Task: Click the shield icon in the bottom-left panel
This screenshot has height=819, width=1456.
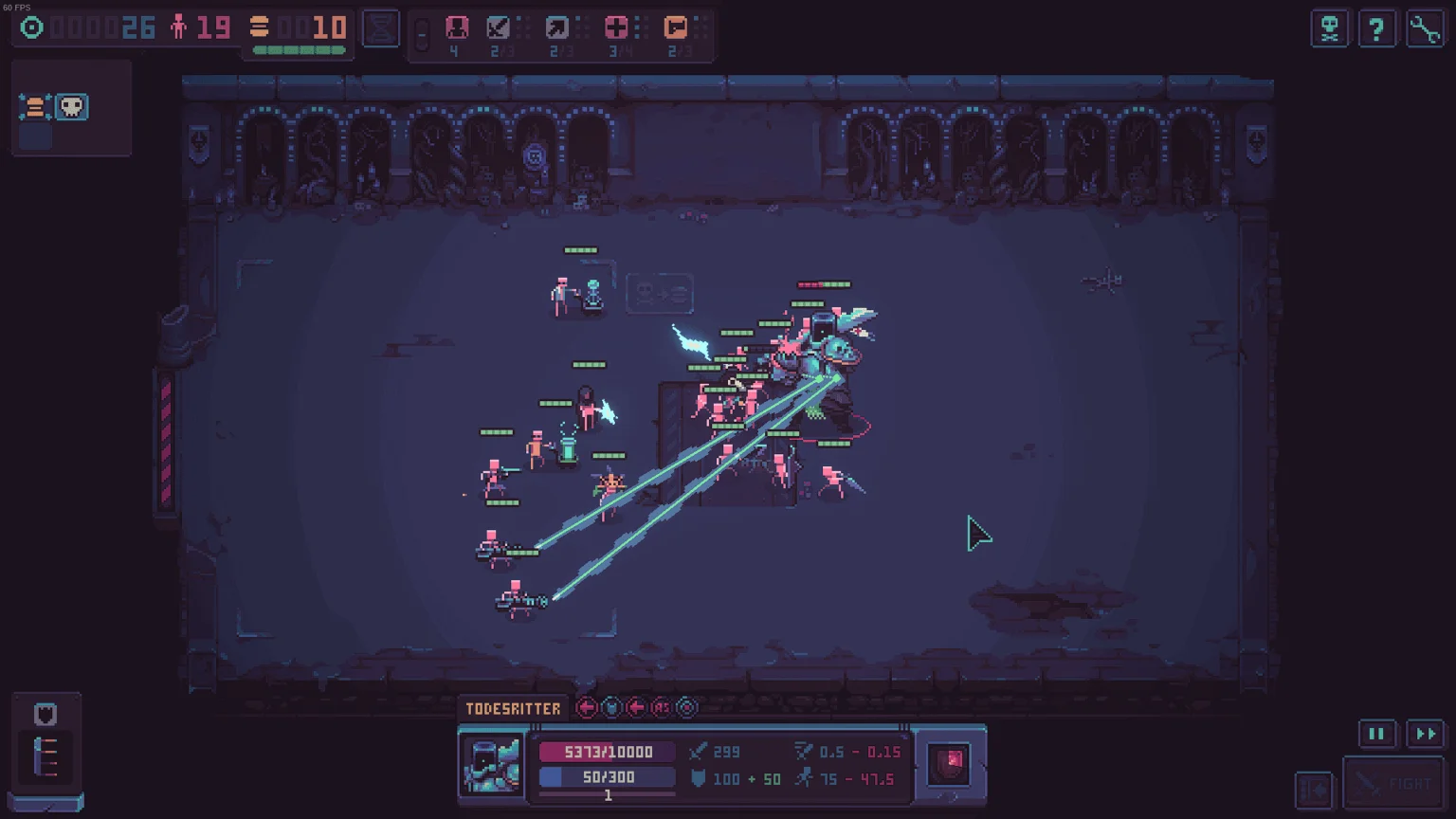Action: (x=45, y=714)
